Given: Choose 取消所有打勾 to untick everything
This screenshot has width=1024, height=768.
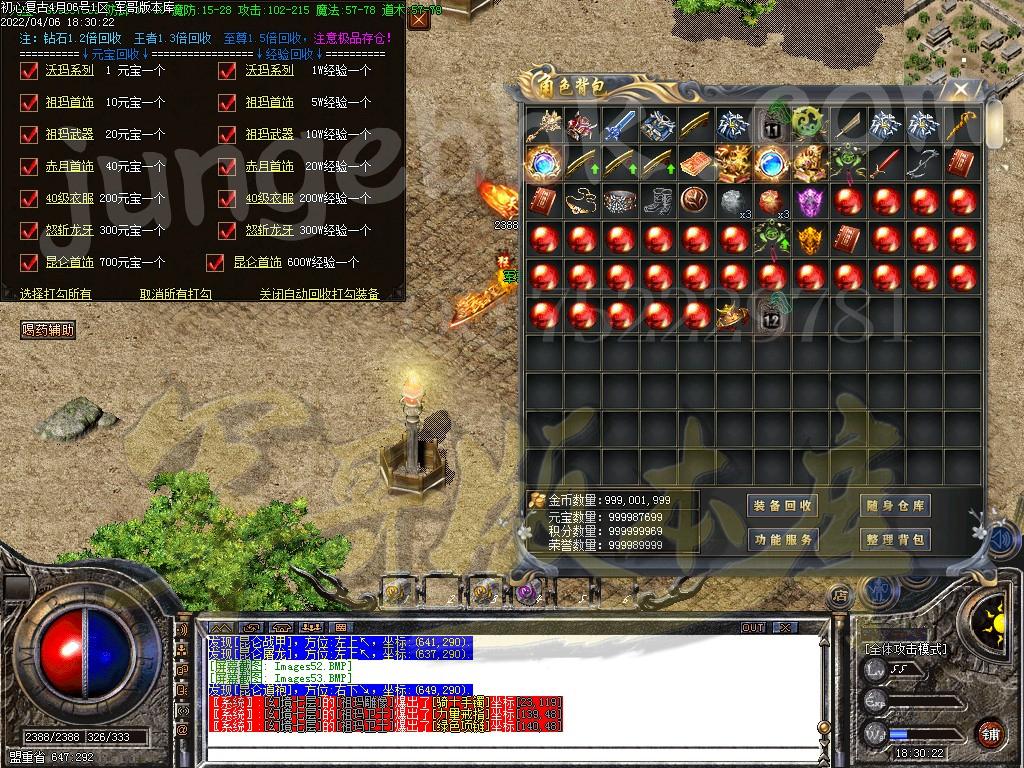Looking at the screenshot, I should (176, 294).
